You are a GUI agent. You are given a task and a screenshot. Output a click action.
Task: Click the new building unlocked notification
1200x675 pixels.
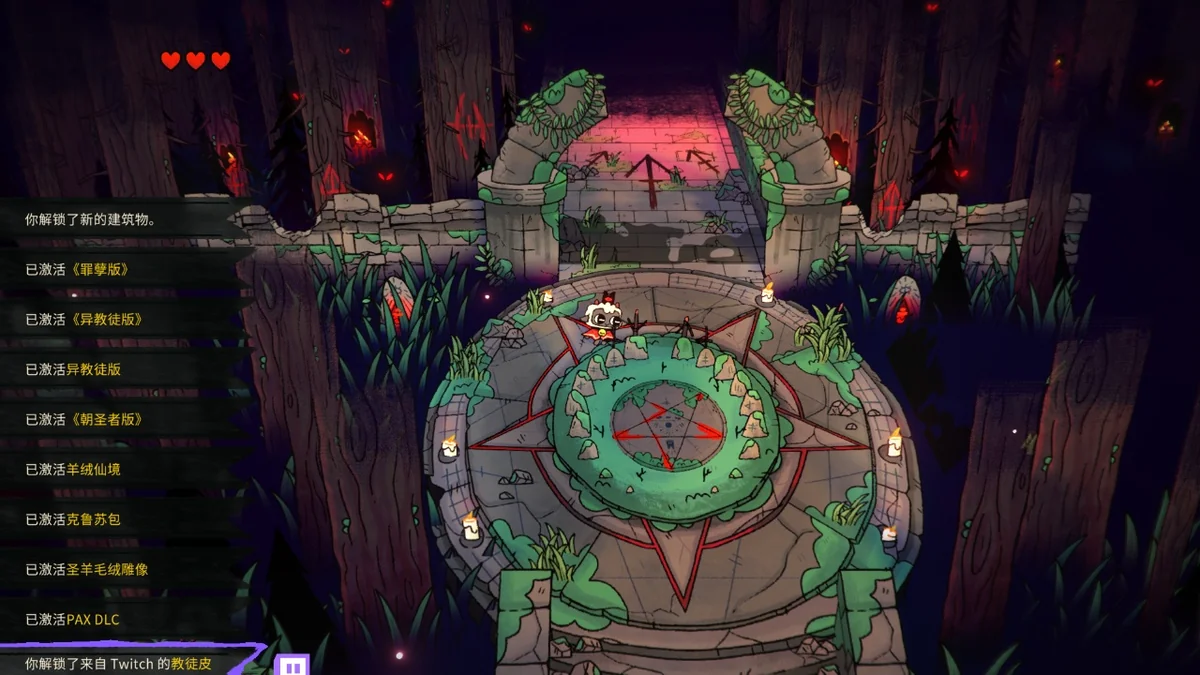click(90, 219)
